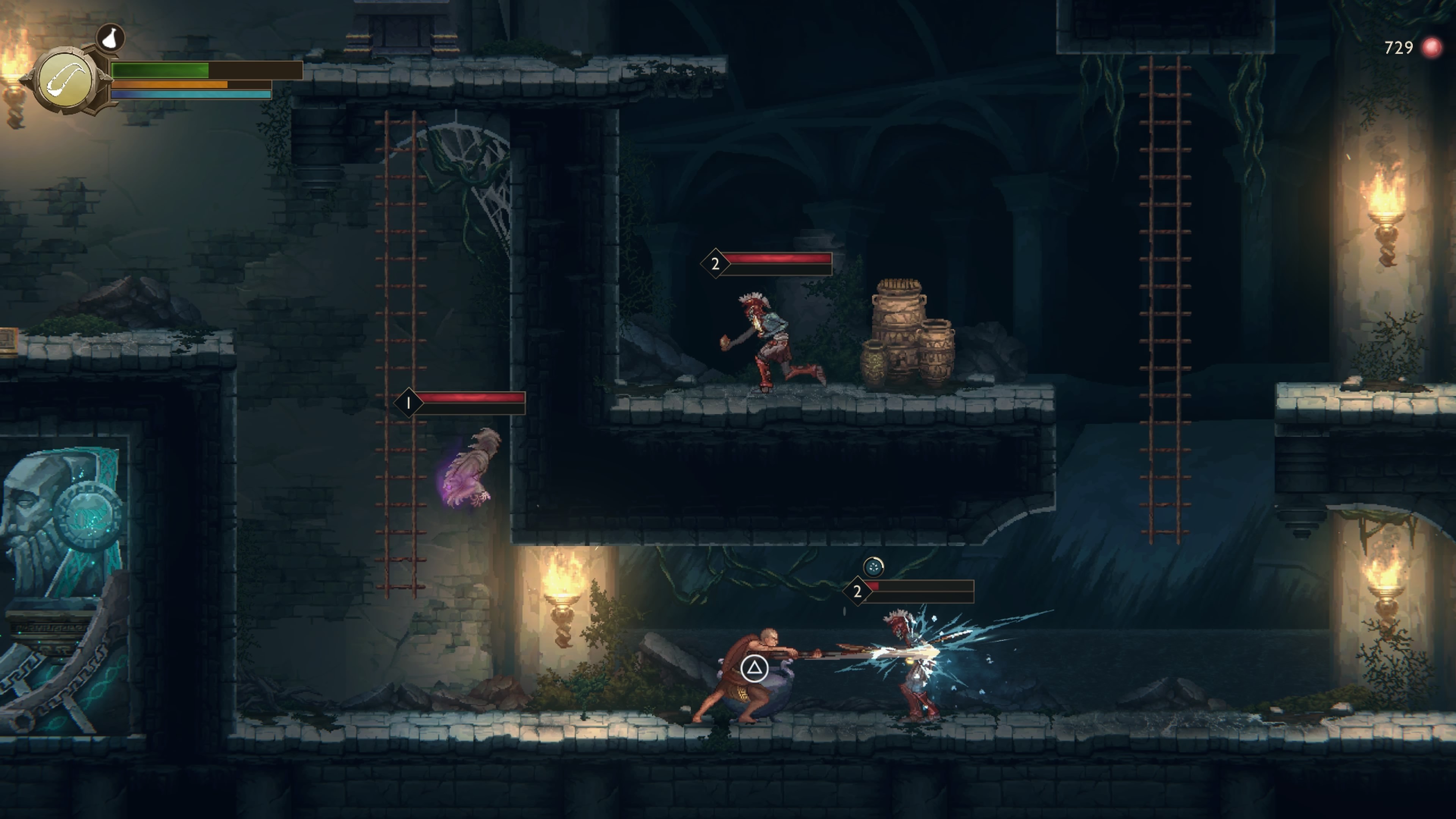The height and width of the screenshot is (819, 1456).
Task: Select the healing flask icon
Action: (111, 37)
